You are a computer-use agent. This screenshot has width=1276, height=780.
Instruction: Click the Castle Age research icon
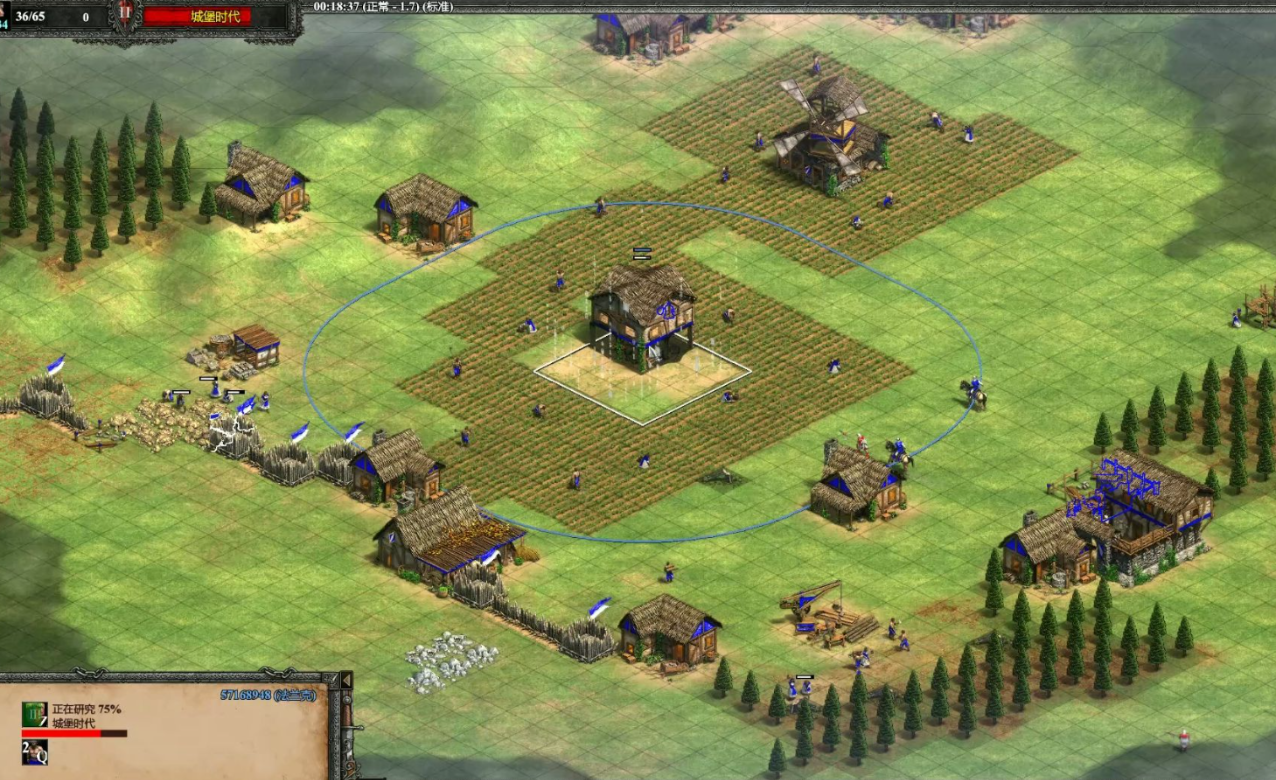35,714
